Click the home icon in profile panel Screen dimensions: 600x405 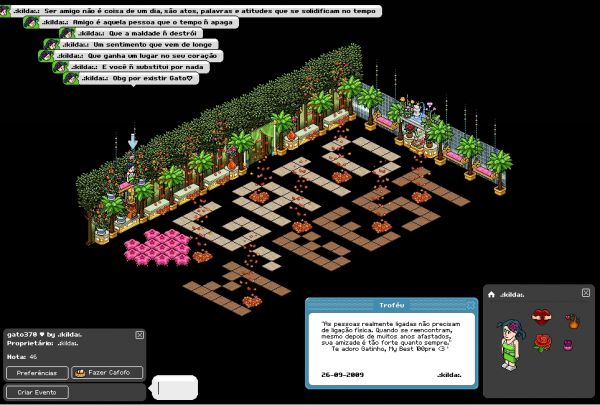coord(492,294)
